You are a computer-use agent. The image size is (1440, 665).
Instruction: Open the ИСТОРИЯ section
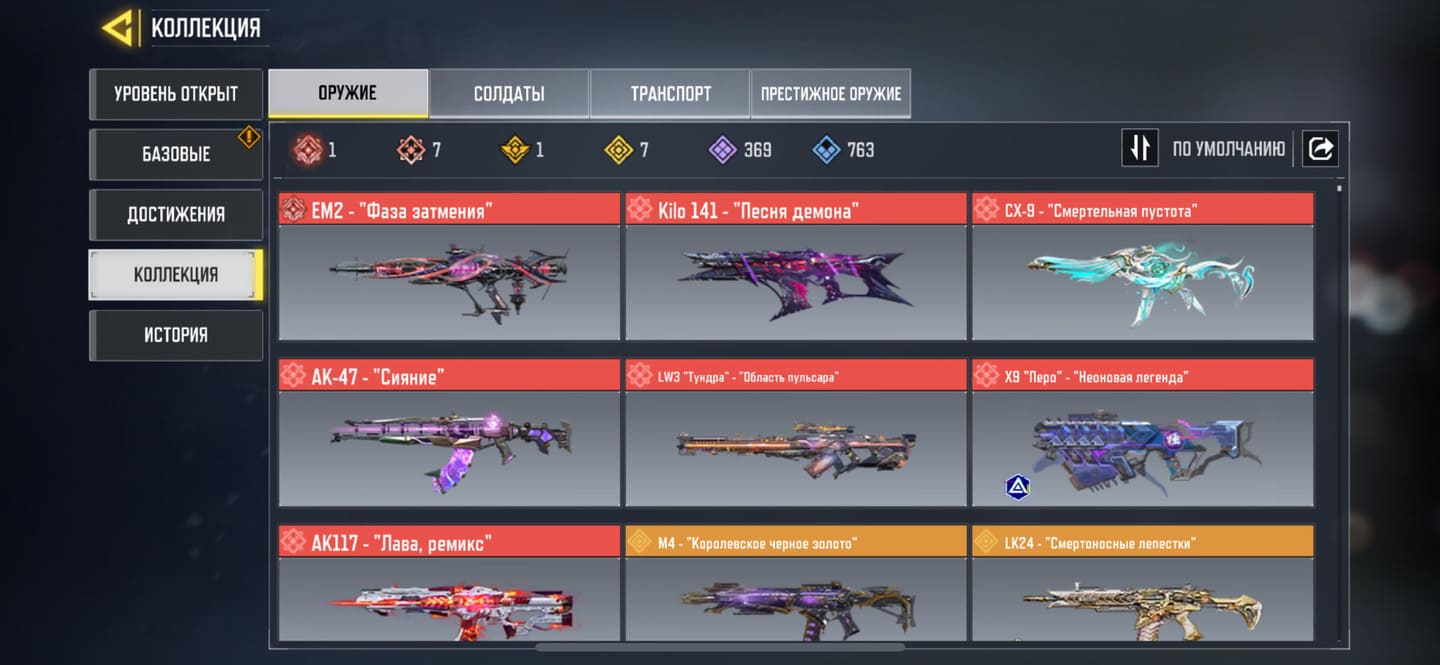tap(176, 334)
